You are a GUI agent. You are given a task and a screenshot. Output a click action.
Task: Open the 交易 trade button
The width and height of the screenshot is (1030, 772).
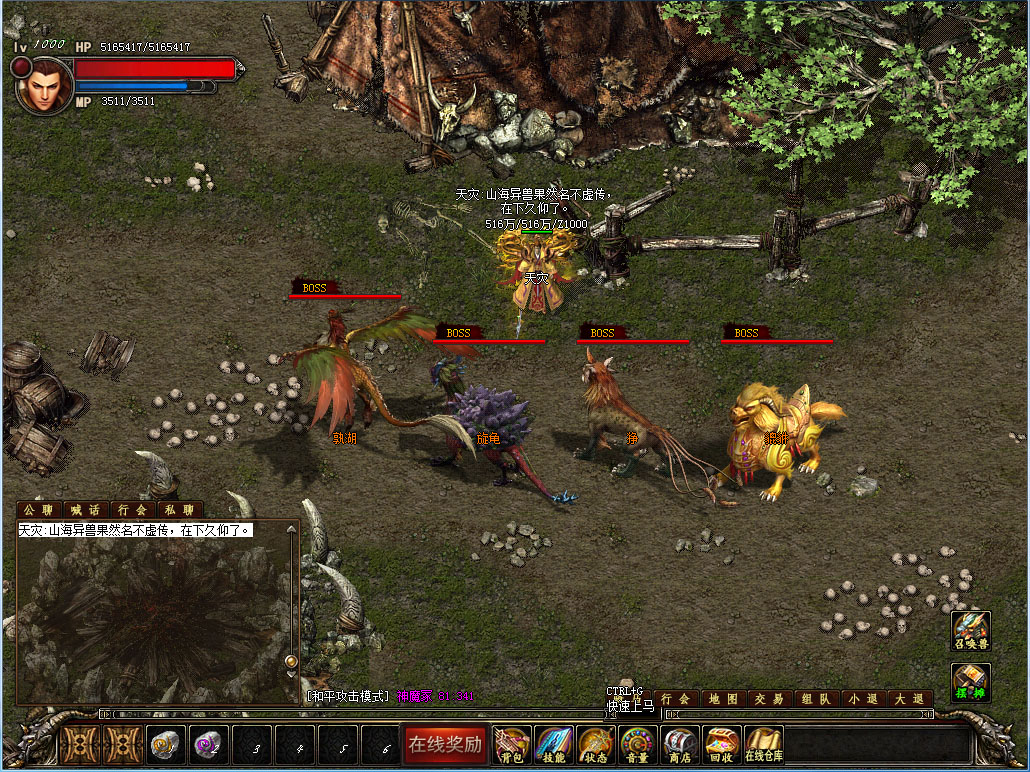coord(770,699)
